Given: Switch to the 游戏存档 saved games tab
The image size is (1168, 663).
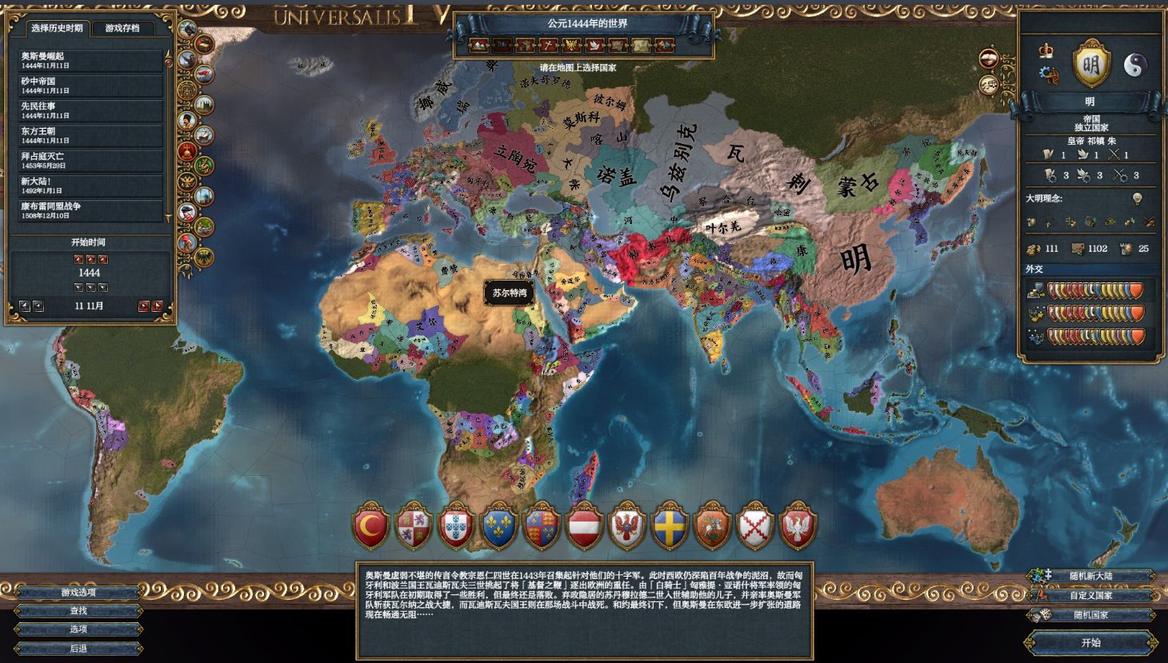Looking at the screenshot, I should click(123, 28).
